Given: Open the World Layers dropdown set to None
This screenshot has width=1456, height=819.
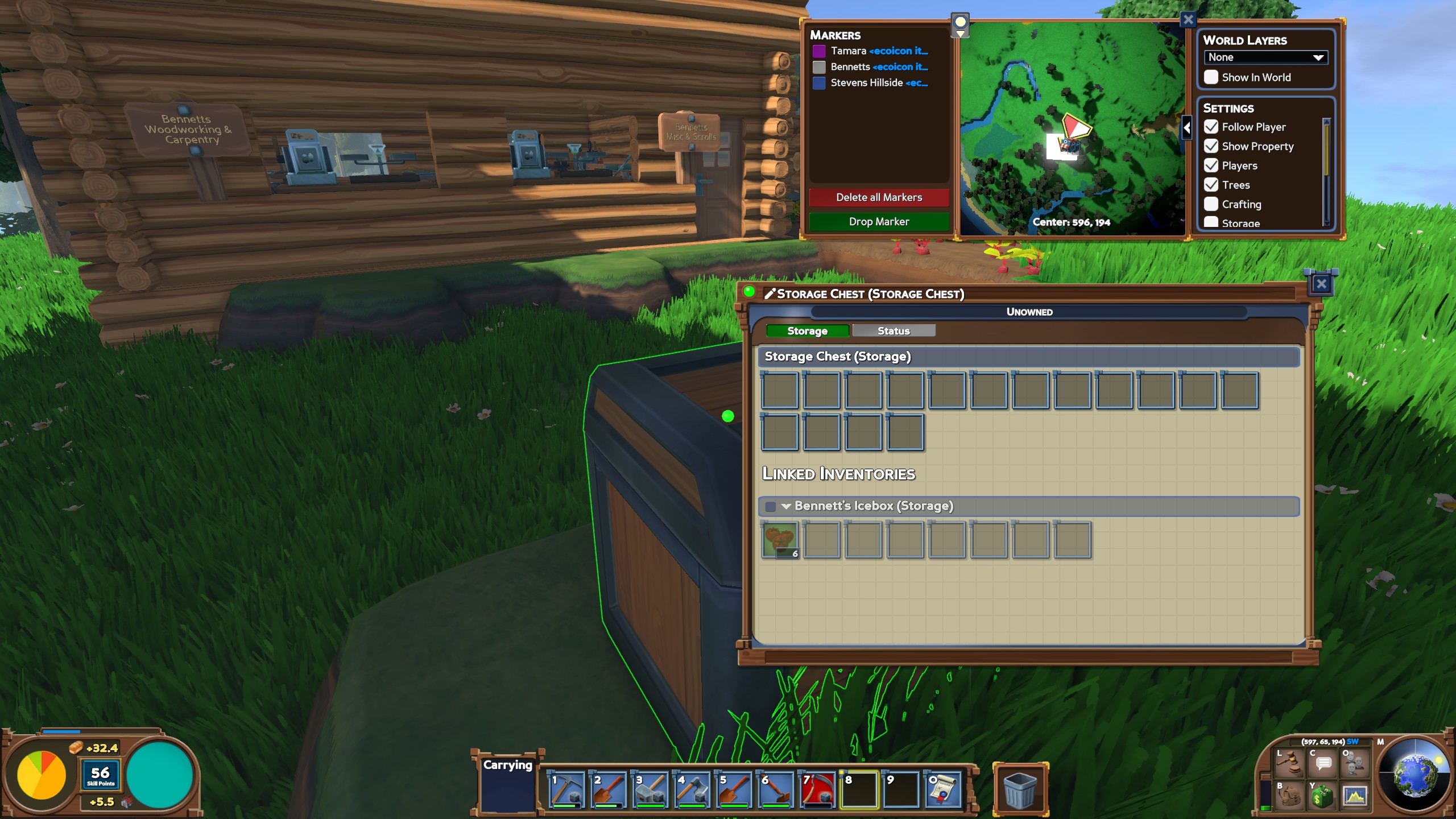Looking at the screenshot, I should [1266, 57].
